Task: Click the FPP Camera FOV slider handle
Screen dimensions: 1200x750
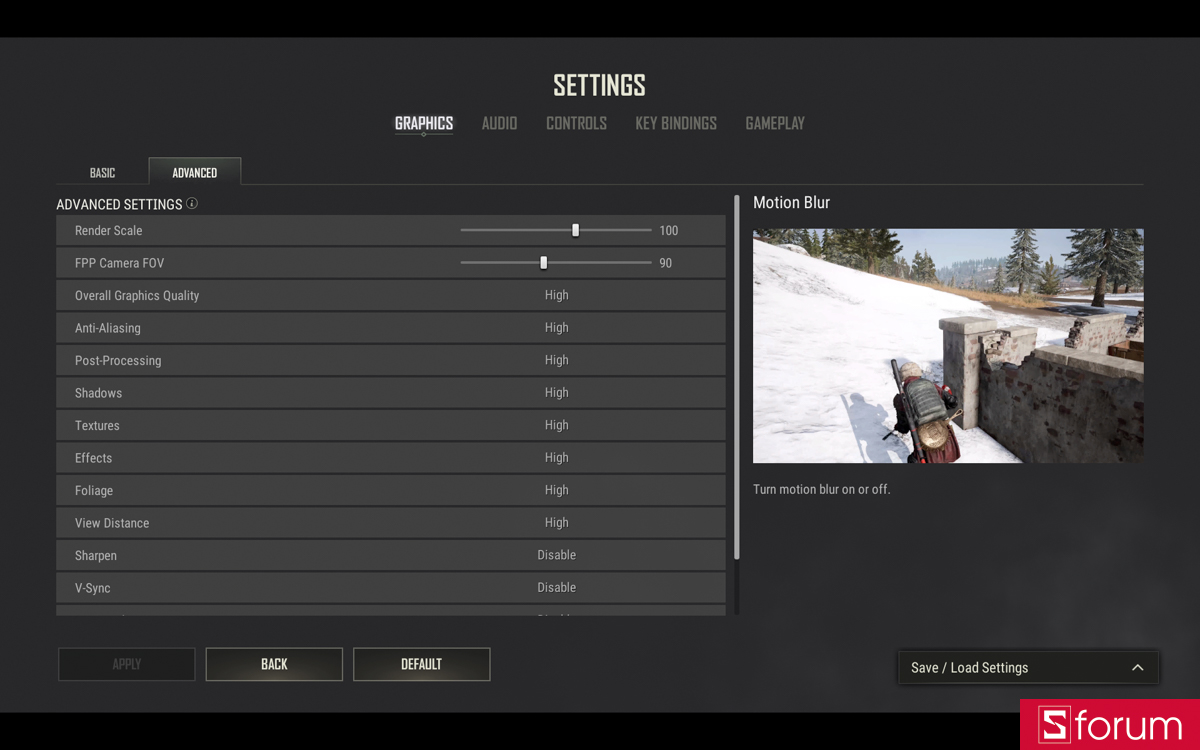Action: coord(544,263)
